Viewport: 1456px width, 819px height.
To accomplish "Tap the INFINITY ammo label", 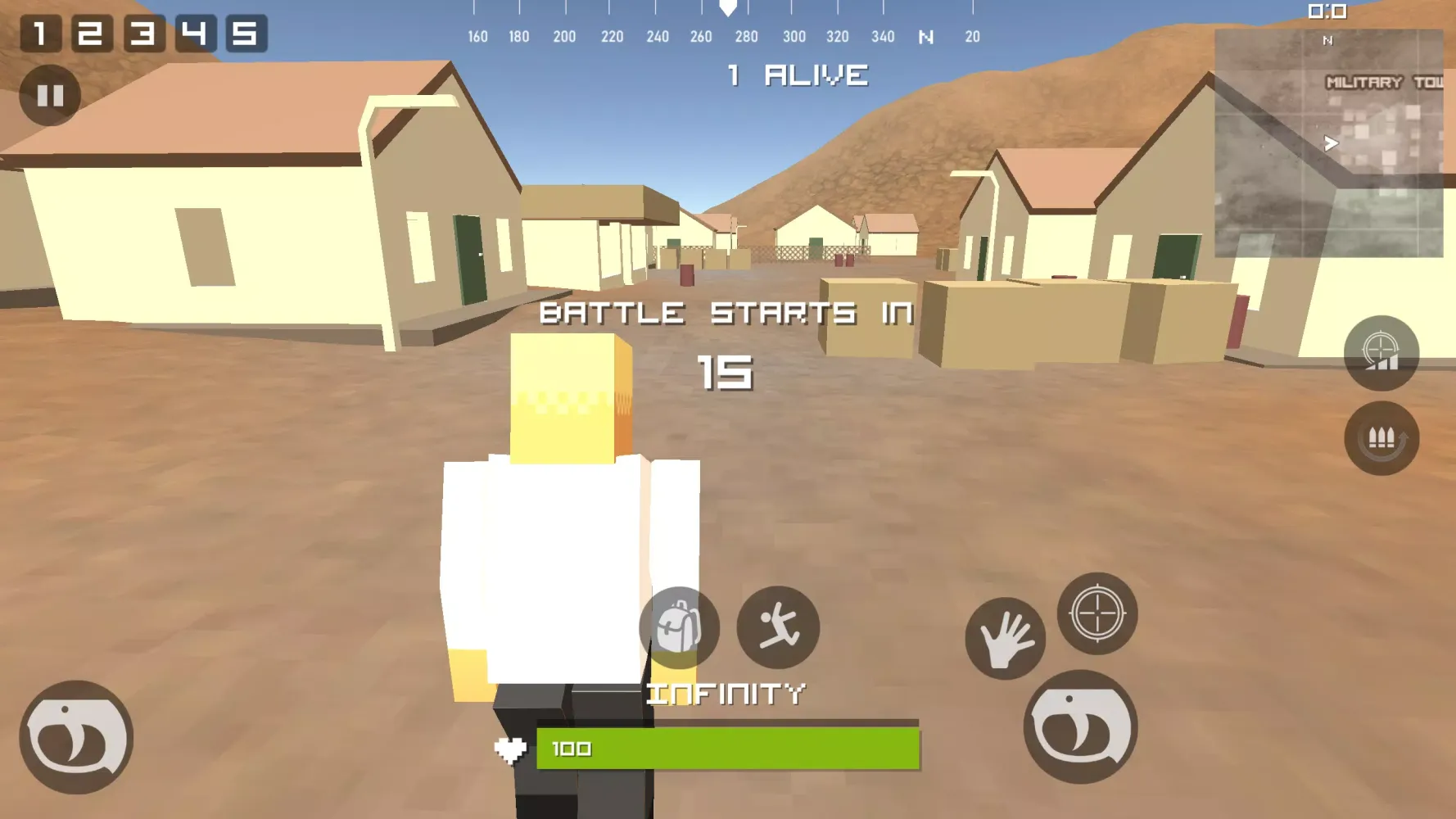I will [727, 693].
